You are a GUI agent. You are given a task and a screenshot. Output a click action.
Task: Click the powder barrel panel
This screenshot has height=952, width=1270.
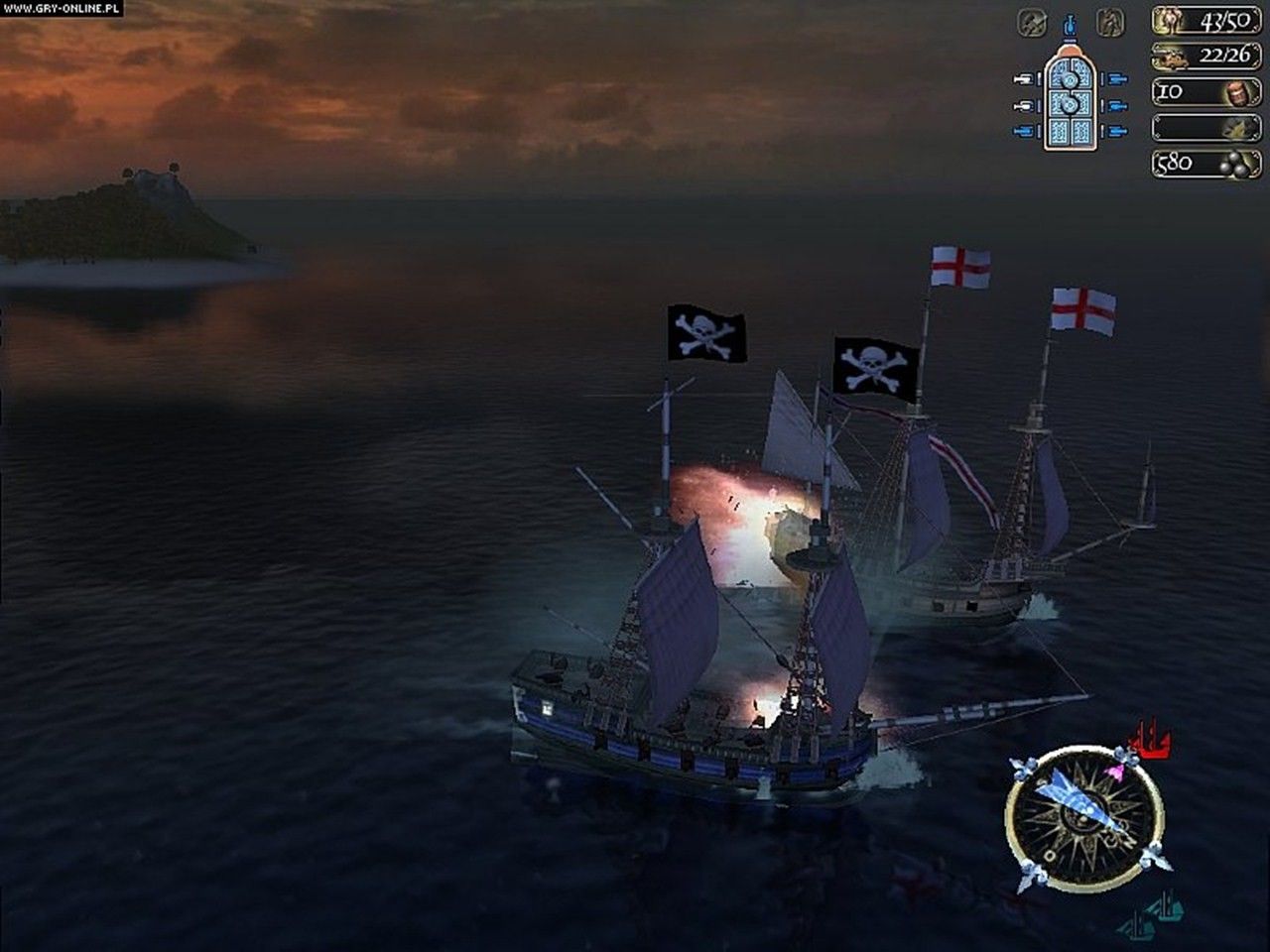[1206, 92]
